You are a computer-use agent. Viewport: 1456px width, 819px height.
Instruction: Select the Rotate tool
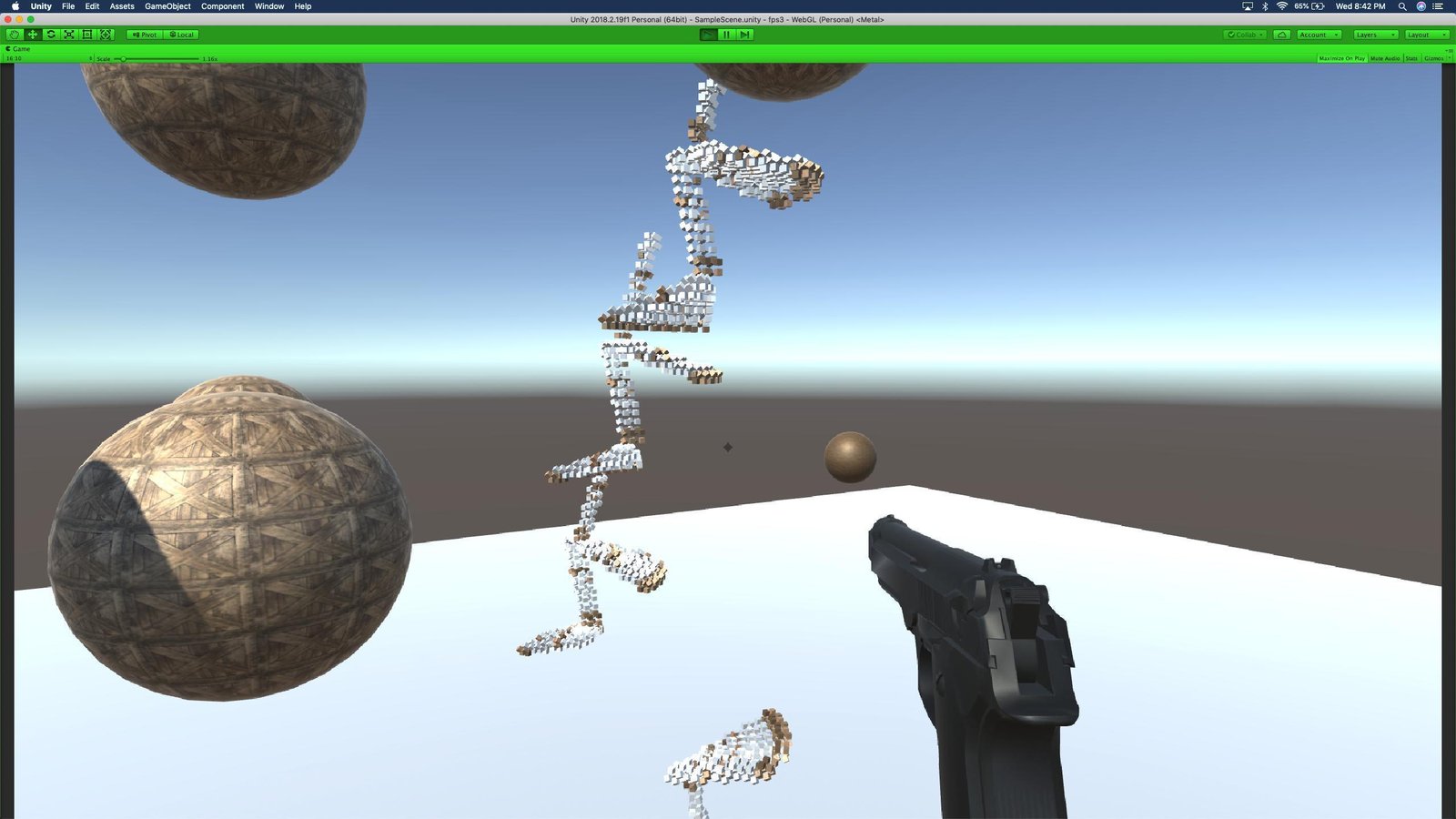click(51, 34)
